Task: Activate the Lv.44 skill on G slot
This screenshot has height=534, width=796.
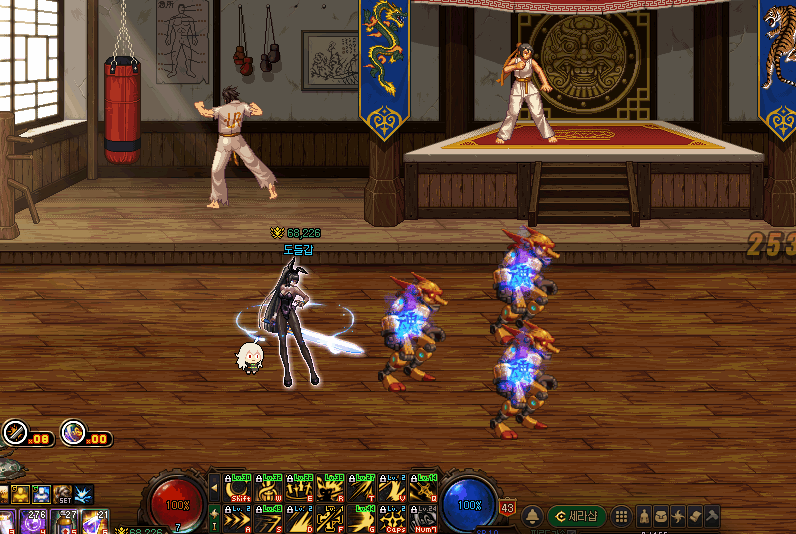Action: pyautogui.click(x=360, y=520)
